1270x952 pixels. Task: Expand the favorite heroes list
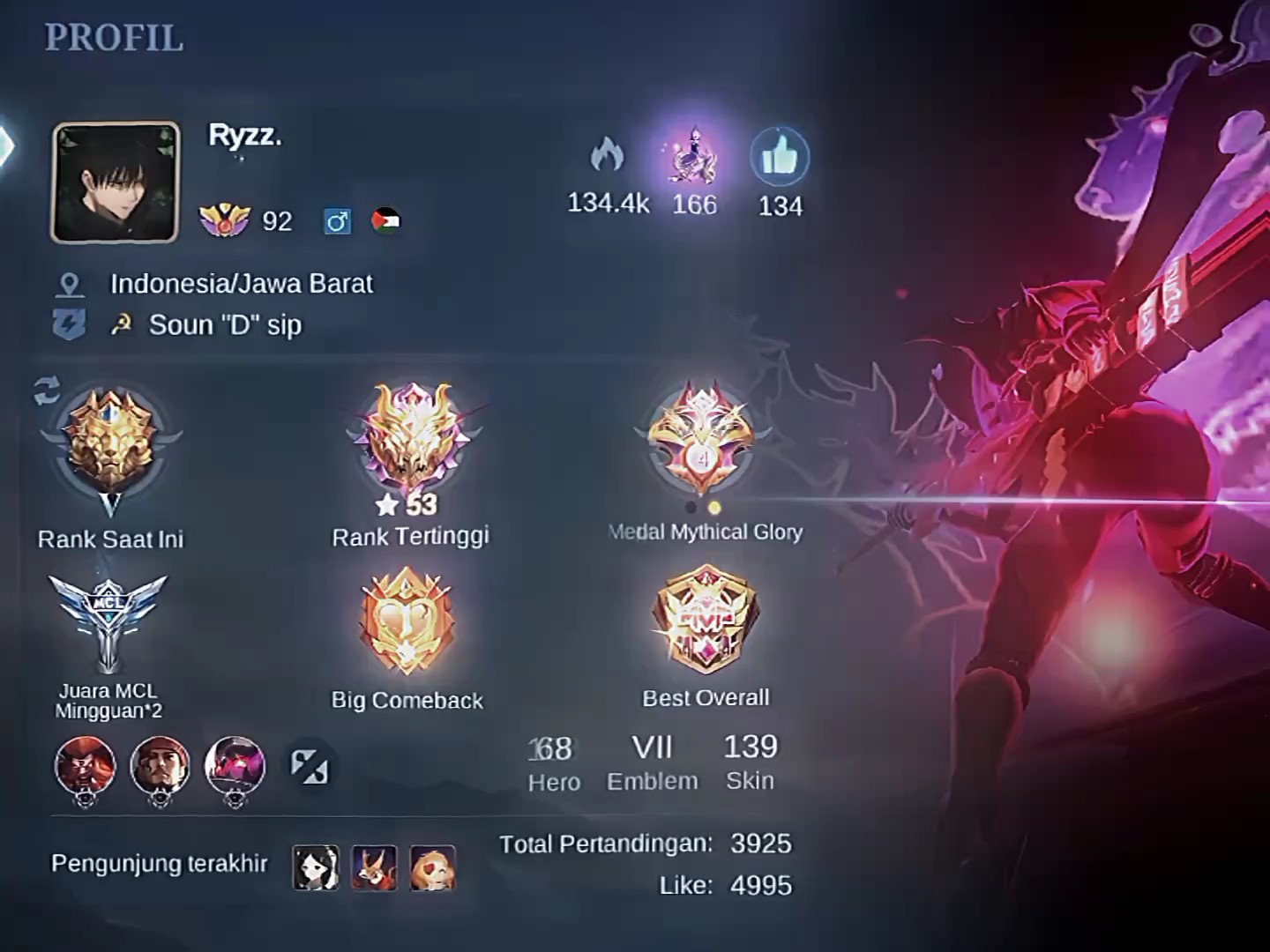coord(310,766)
